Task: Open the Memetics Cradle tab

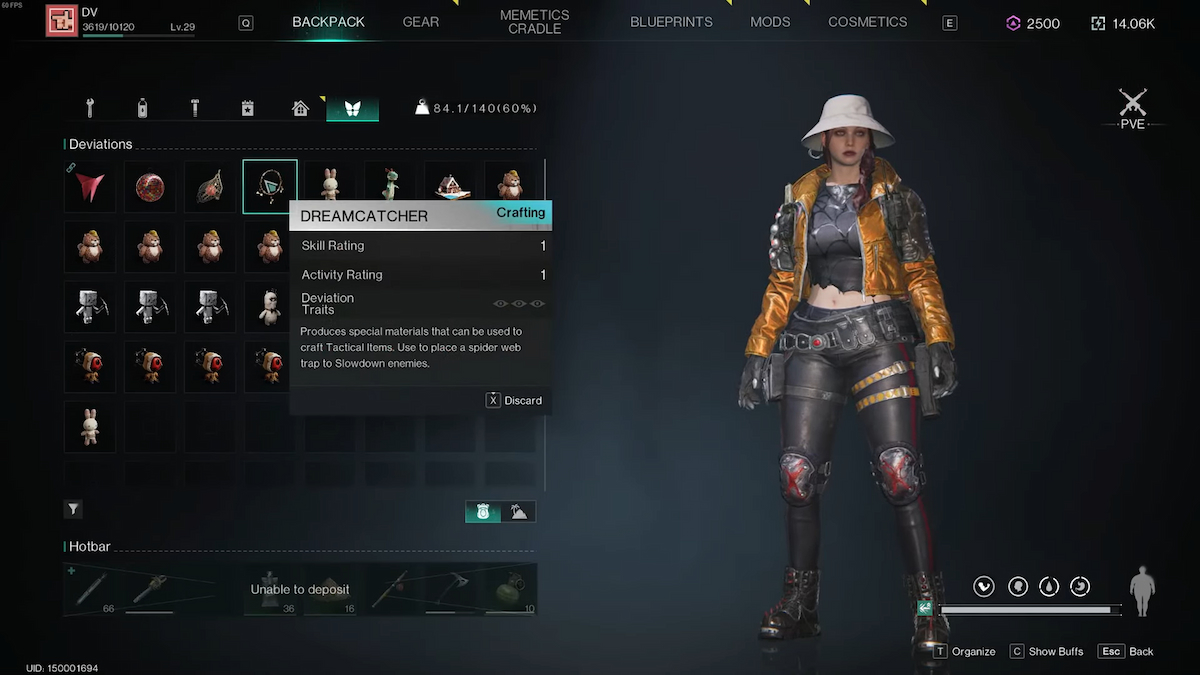Action: [534, 22]
